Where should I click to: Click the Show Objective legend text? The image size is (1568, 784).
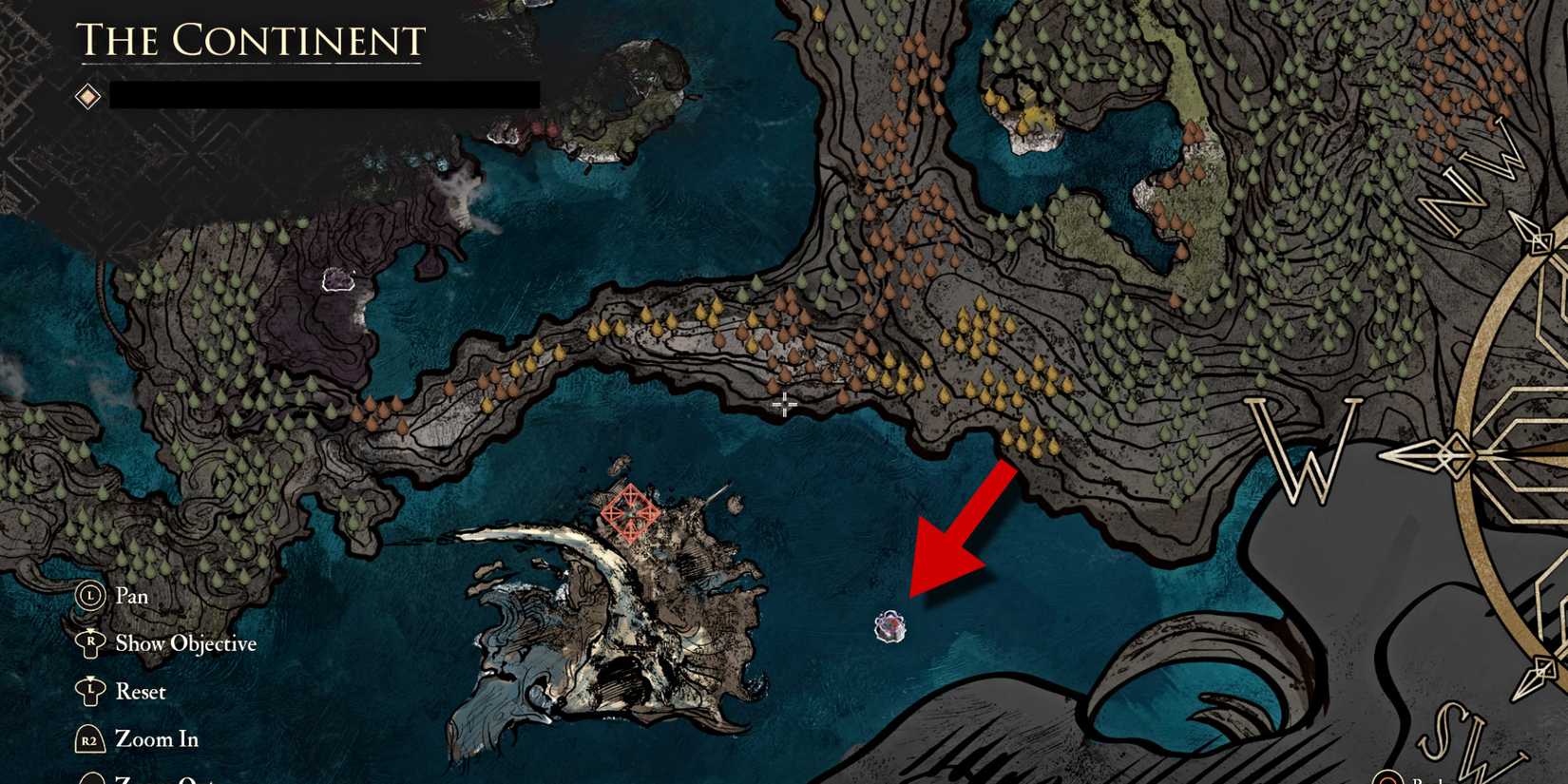[185, 643]
